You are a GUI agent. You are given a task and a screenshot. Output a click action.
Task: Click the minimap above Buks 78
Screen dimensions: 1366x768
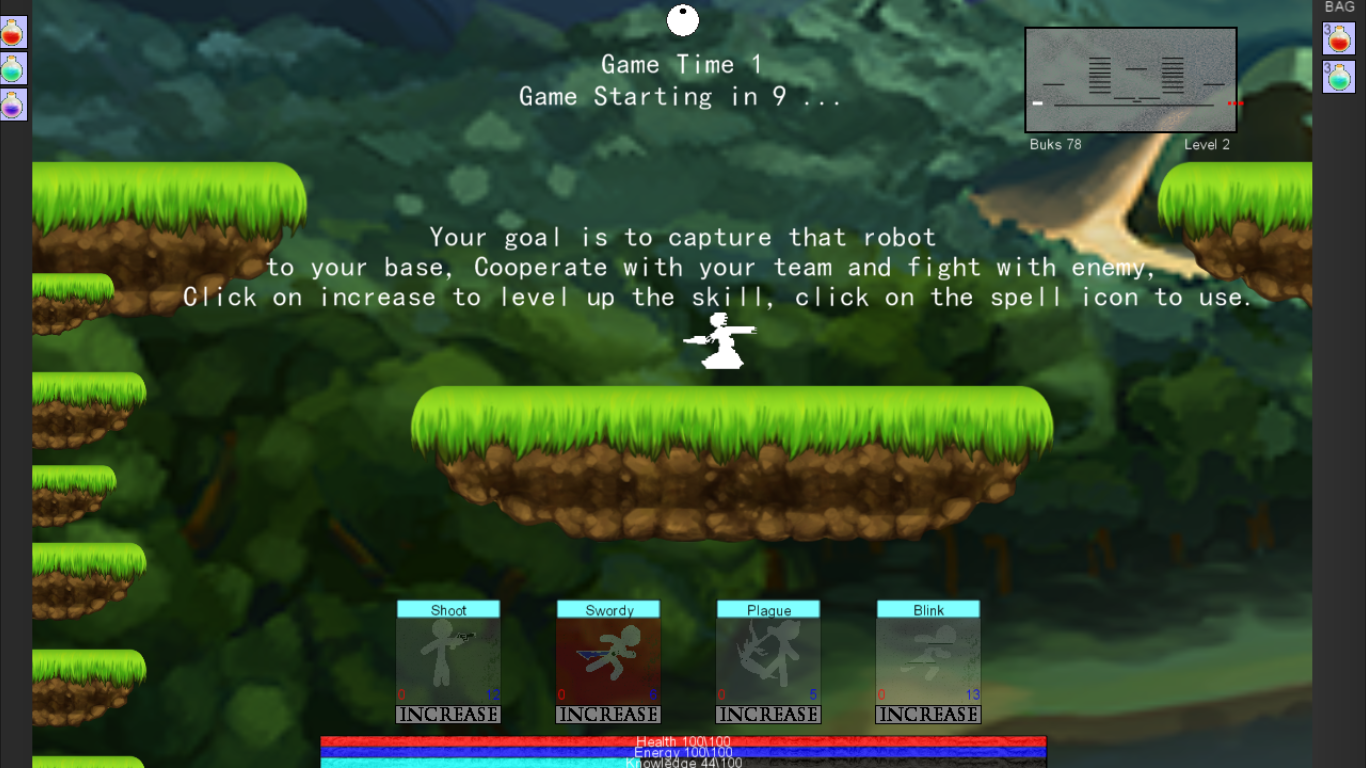(x=1130, y=80)
